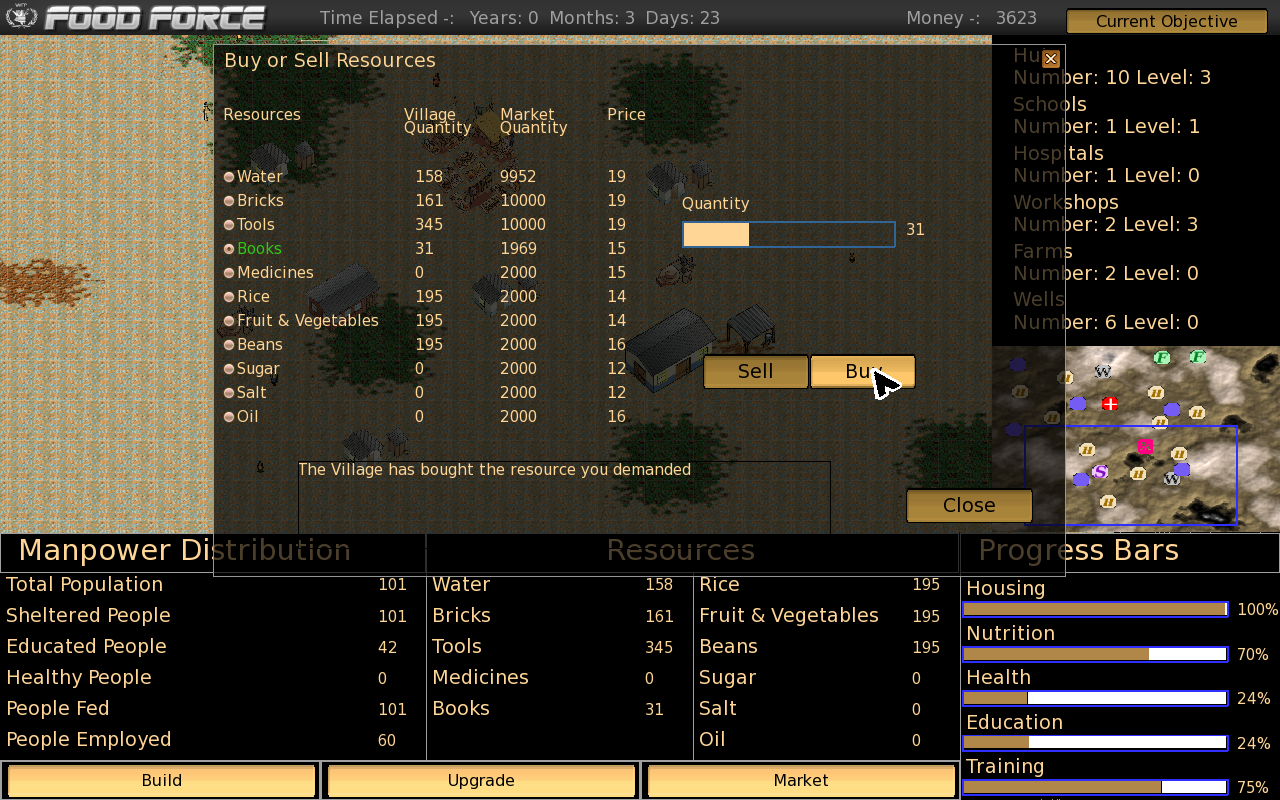
Task: Click the Close button in the trade dialog
Action: pyautogui.click(x=969, y=506)
